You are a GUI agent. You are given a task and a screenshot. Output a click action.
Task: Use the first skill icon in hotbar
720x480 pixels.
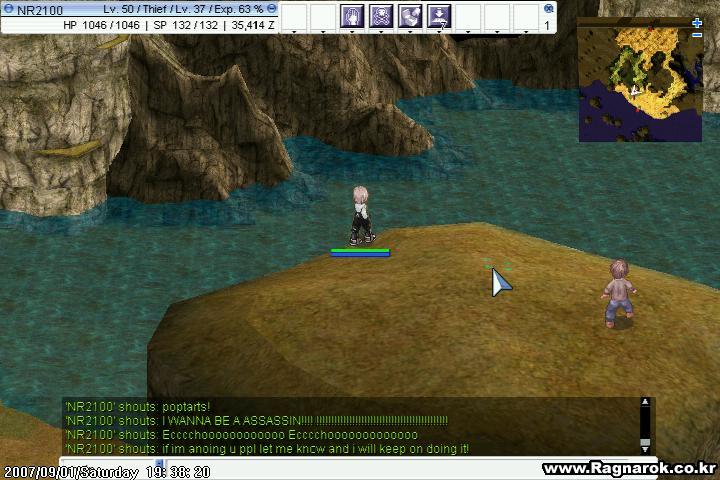click(352, 16)
